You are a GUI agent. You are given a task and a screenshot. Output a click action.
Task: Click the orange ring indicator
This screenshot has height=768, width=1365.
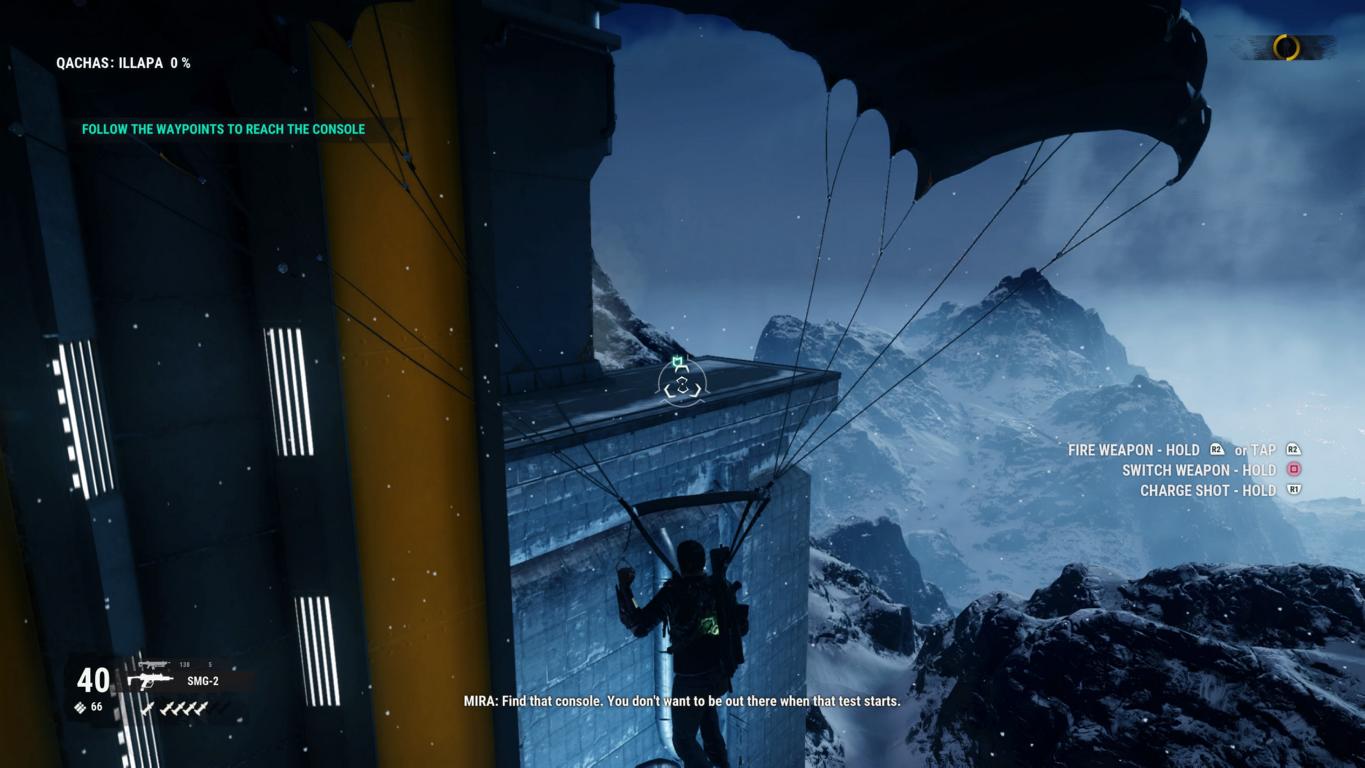(x=1286, y=47)
